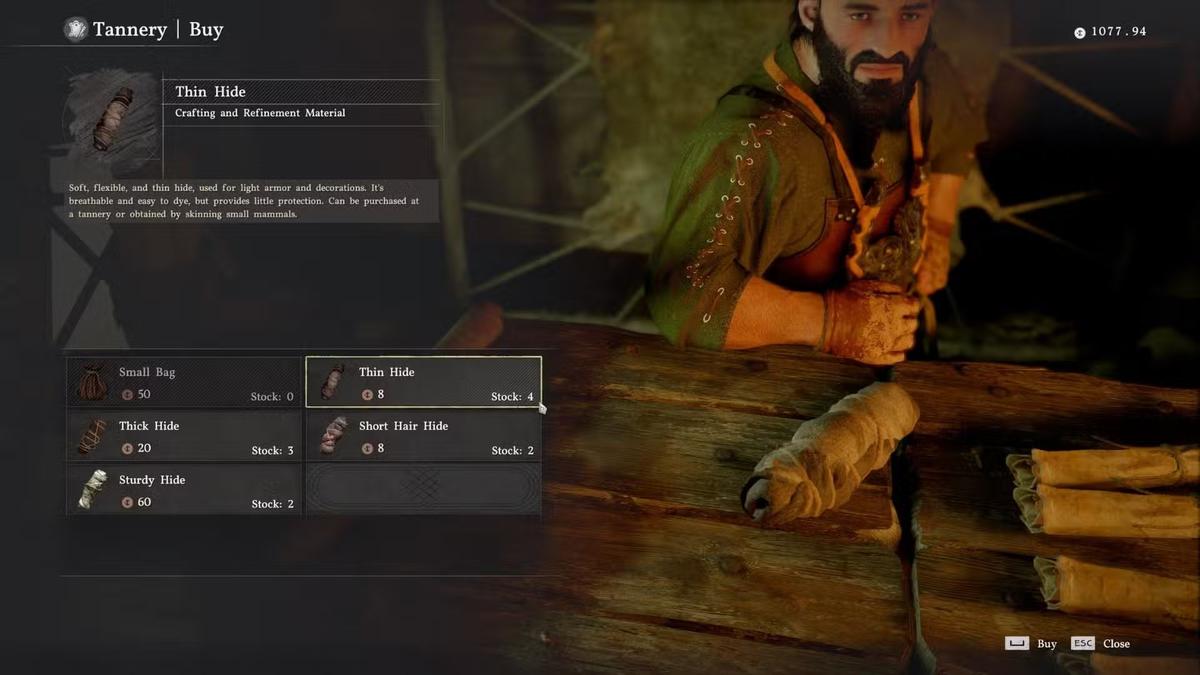Screen dimensions: 1200x675
Task: Pick the Short Hair Hide item
Action: [423, 436]
